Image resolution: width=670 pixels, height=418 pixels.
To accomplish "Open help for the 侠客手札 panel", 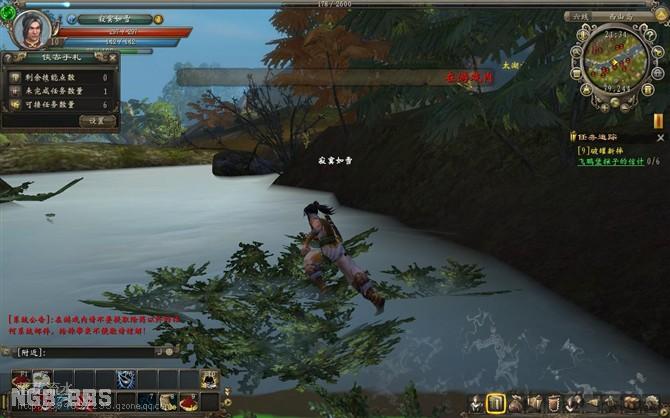I will (9, 58).
